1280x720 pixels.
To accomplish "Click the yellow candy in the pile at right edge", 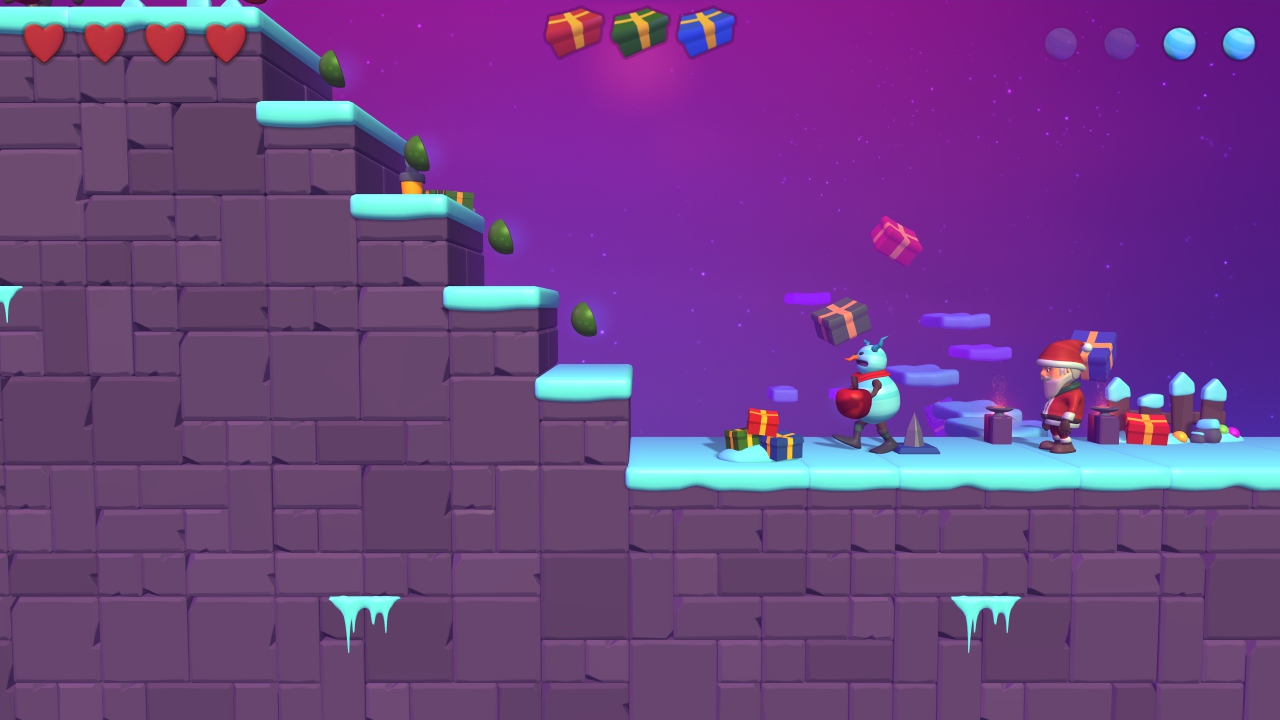I will coord(1180,437).
